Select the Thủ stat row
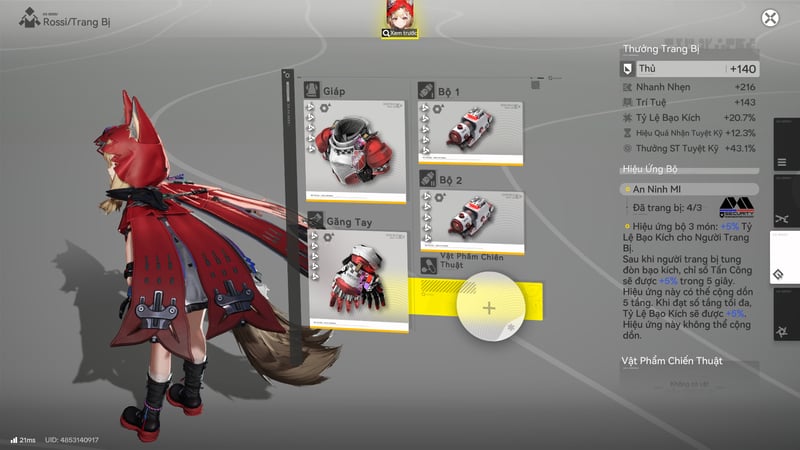 pyautogui.click(x=688, y=69)
